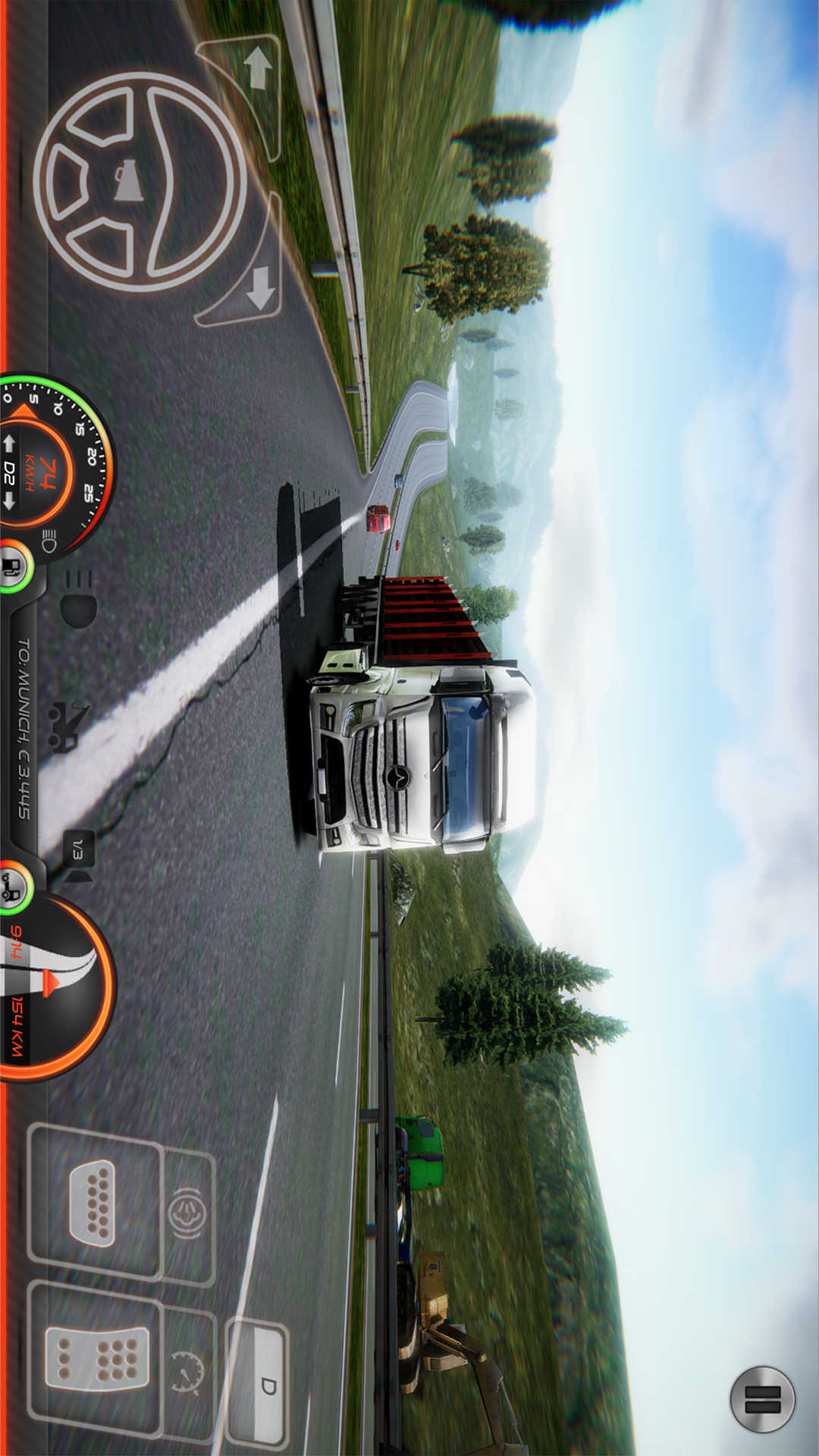
Task: Tap the tall brake pedal
Action: (93, 1203)
